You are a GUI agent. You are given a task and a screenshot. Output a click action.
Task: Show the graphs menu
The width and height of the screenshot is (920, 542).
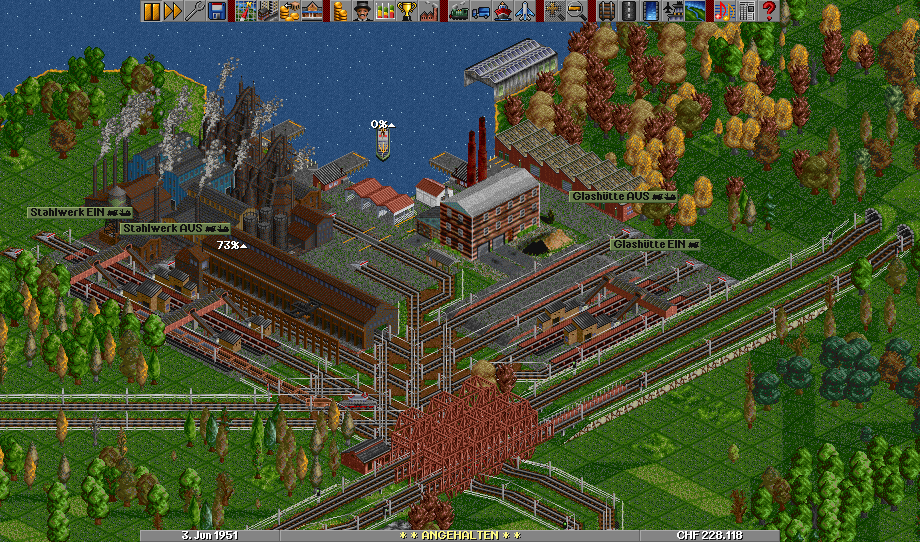pos(385,11)
